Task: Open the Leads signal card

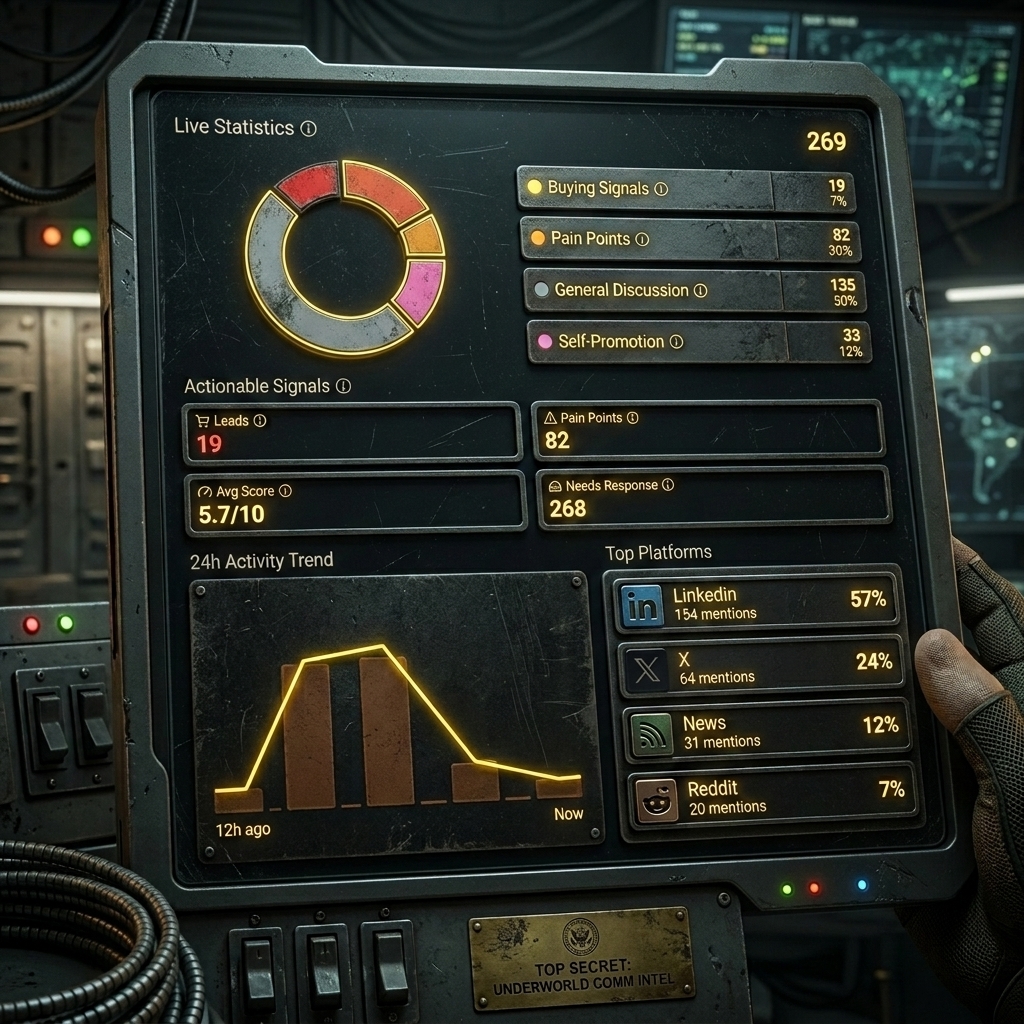Action: pos(351,433)
